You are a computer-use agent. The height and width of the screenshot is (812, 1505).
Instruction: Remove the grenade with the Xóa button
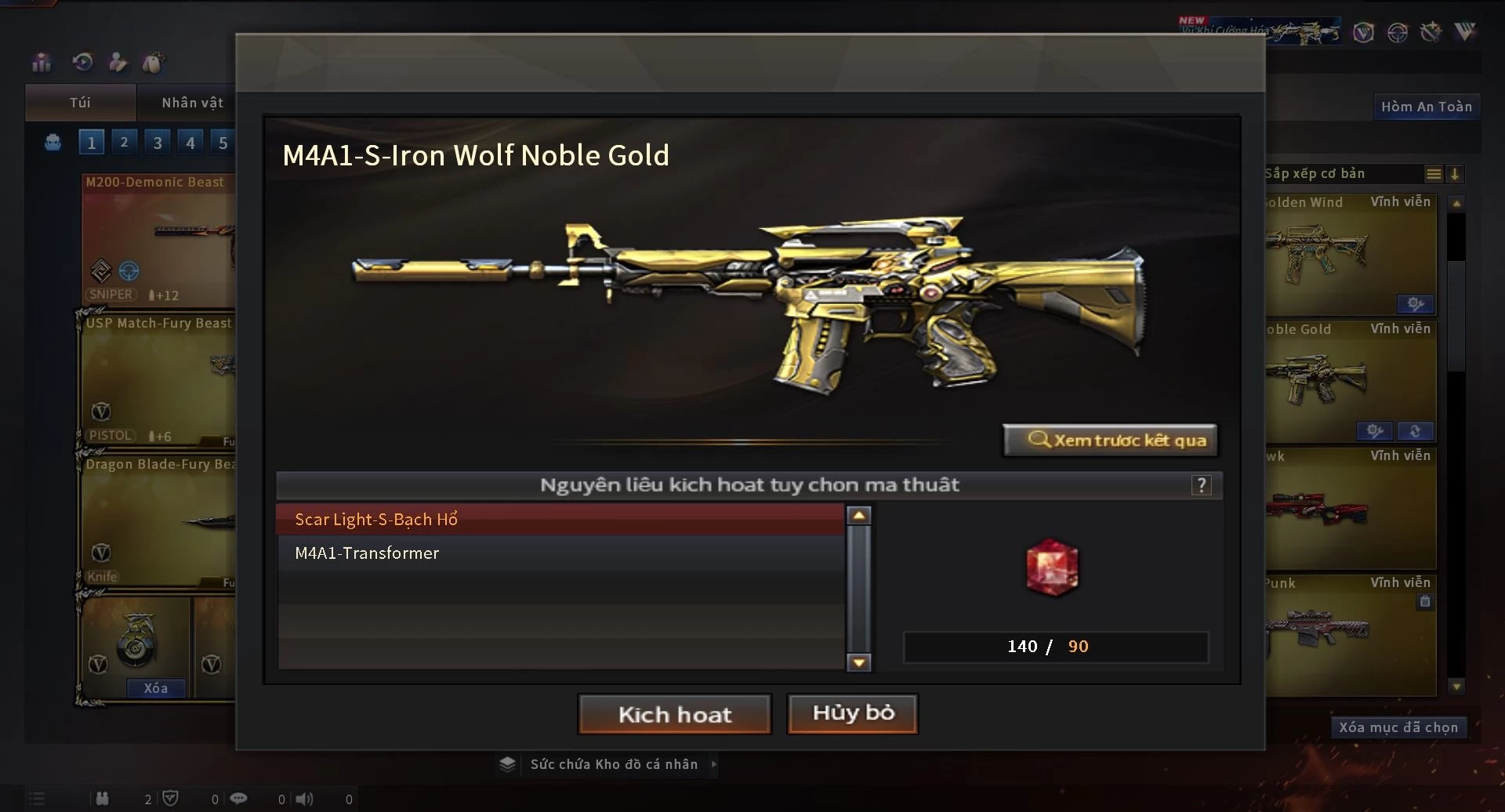[x=155, y=688]
